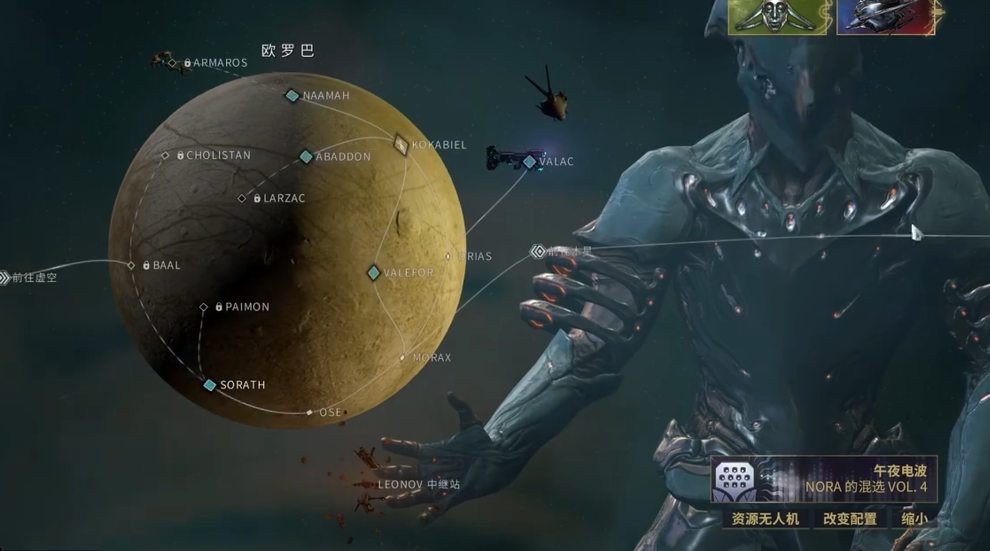Open 改变配置 loadout options

849,519
